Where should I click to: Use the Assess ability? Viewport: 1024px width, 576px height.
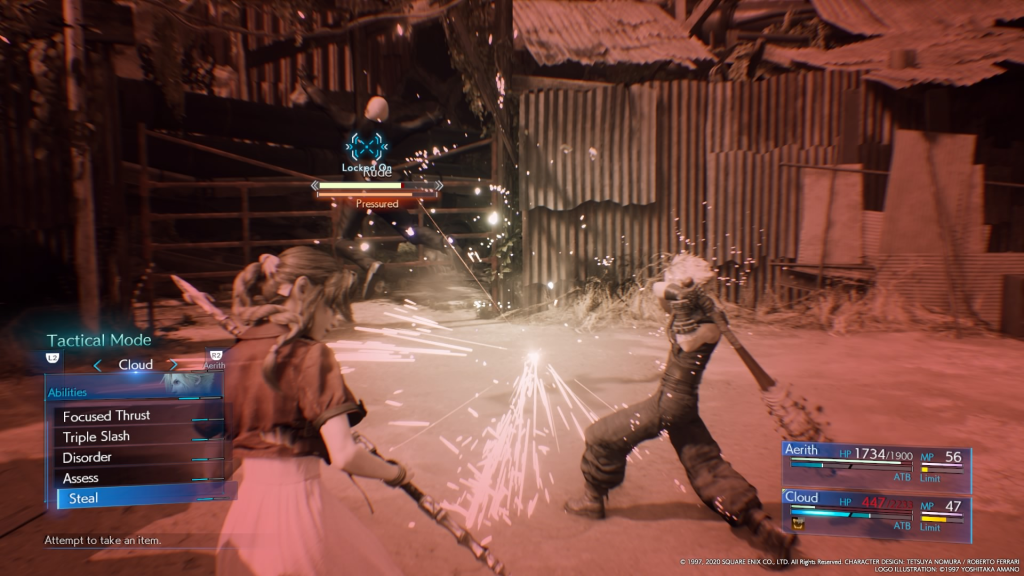(81, 478)
